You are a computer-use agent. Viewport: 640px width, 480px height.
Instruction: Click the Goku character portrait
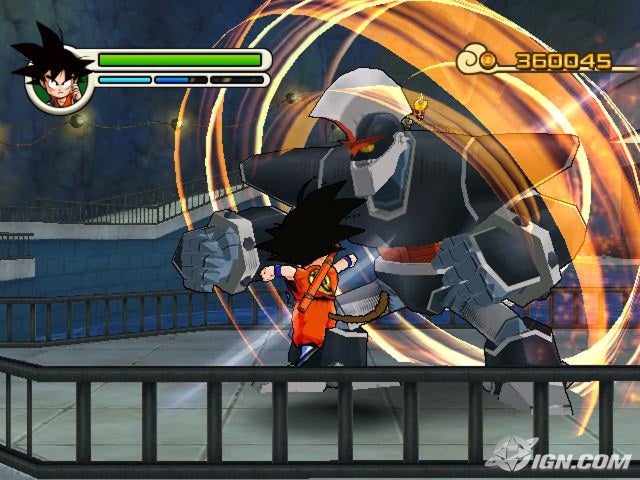point(53,75)
